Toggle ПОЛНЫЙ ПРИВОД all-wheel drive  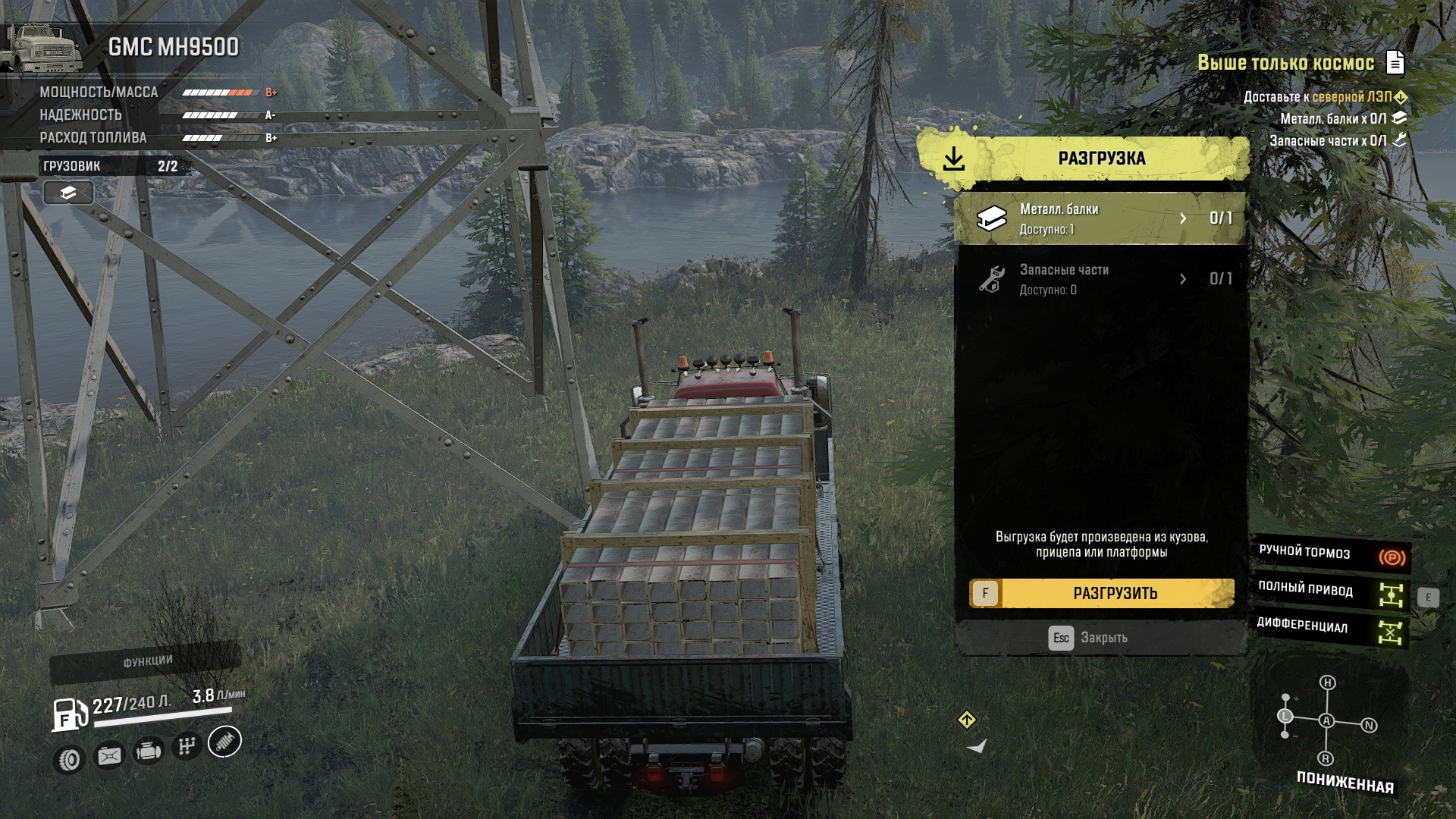coord(1332,591)
